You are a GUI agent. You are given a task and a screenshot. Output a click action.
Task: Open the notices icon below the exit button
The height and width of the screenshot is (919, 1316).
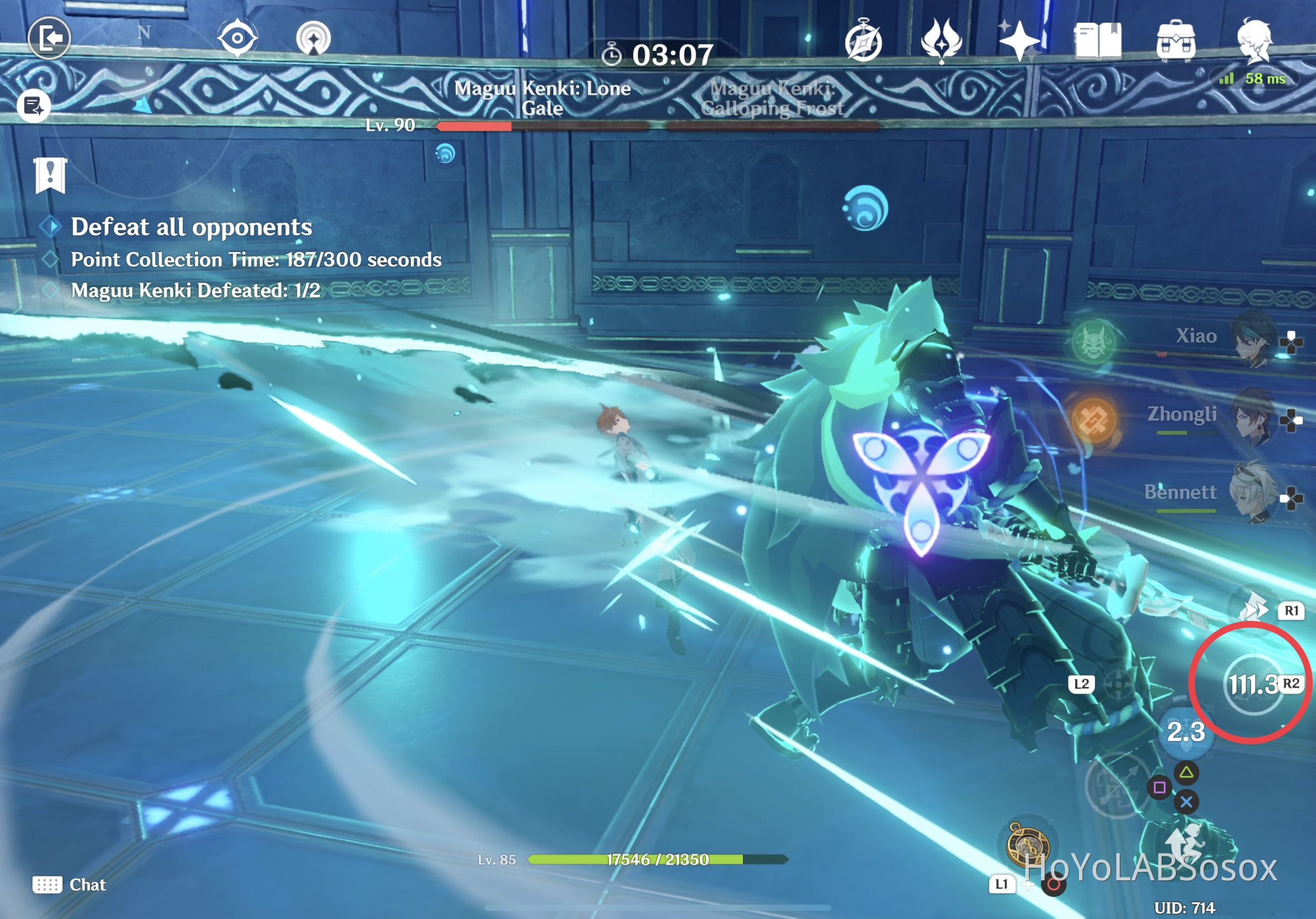[35, 105]
